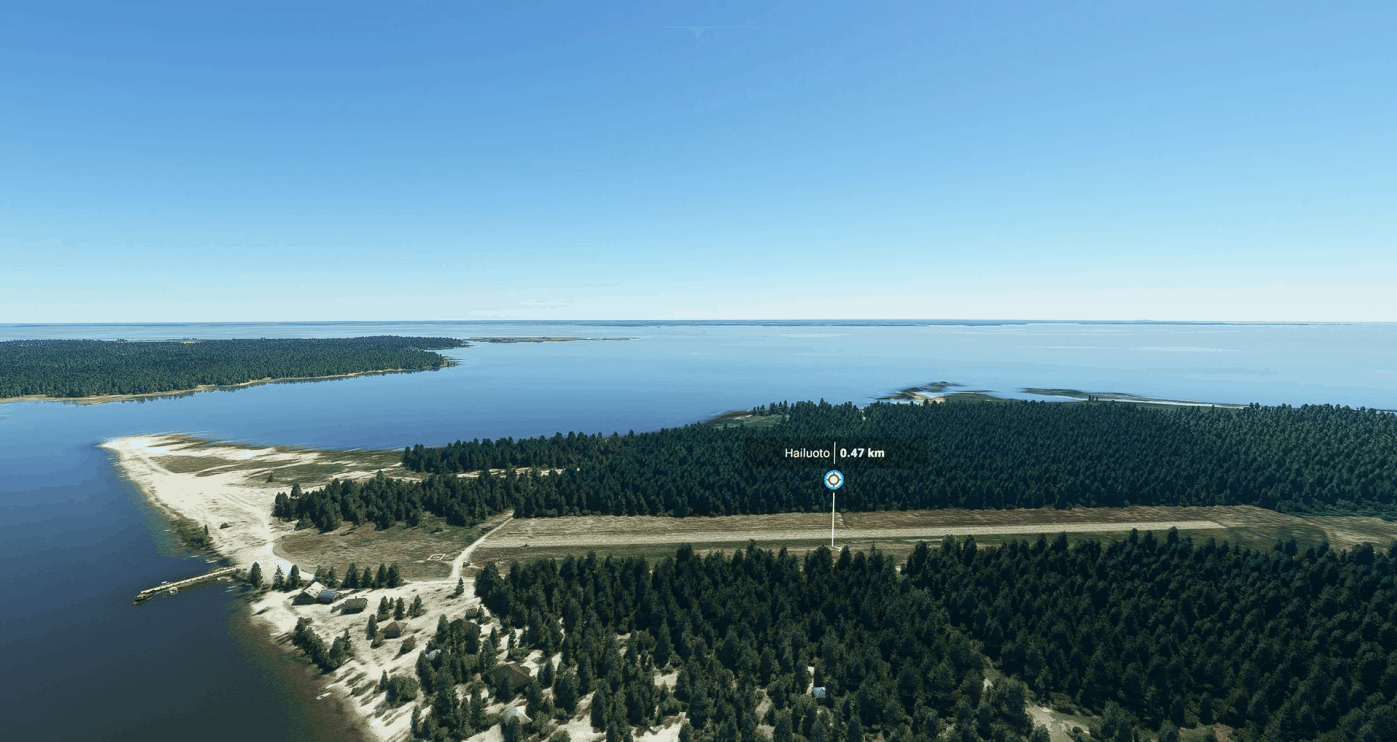The image size is (1397, 742).
Task: Click the 0.47 km distance readout
Action: pyautogui.click(x=862, y=452)
